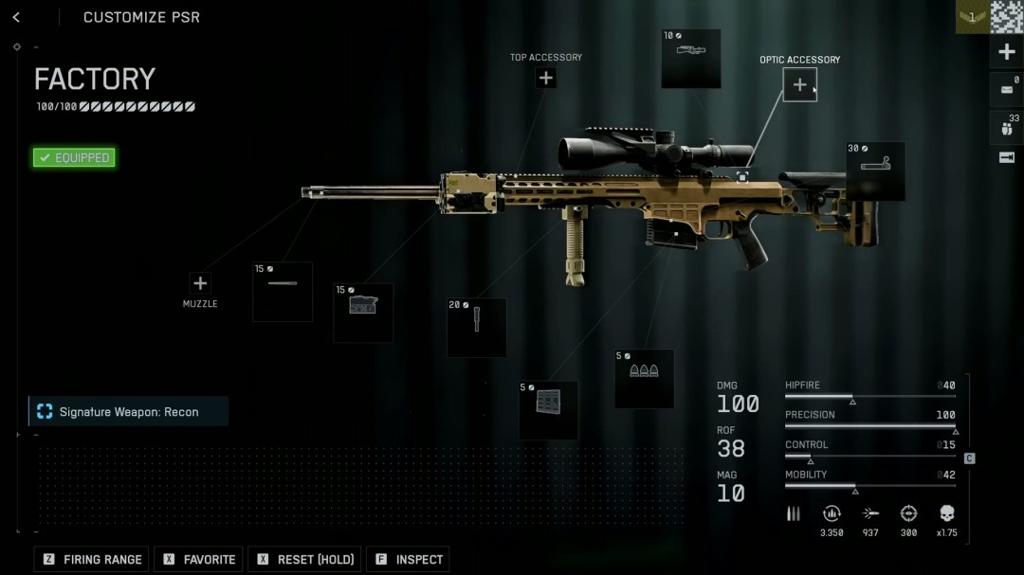Go back using the top-left arrow
This screenshot has width=1024, height=575.
tap(16, 17)
